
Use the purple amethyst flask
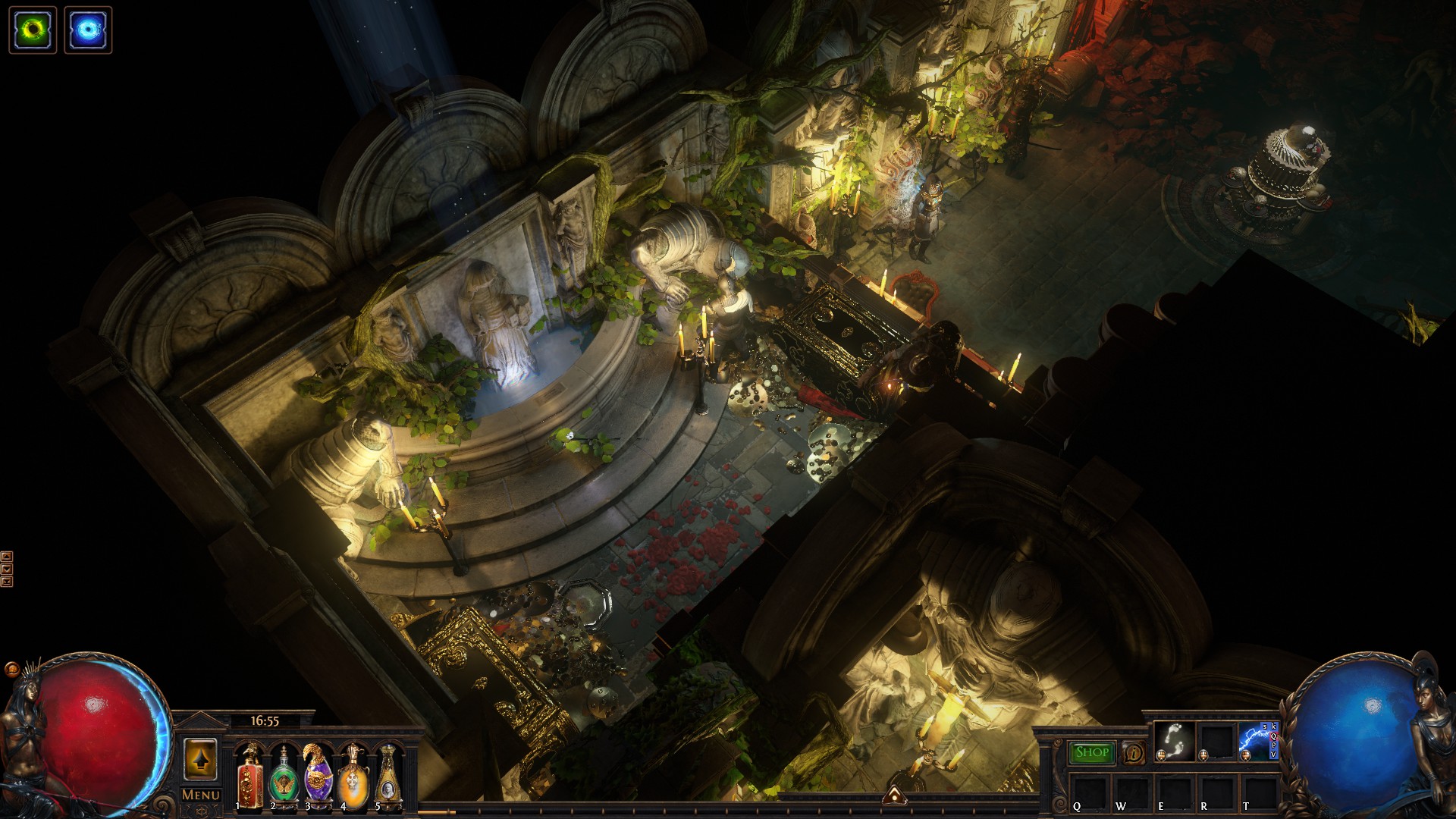coord(318,776)
